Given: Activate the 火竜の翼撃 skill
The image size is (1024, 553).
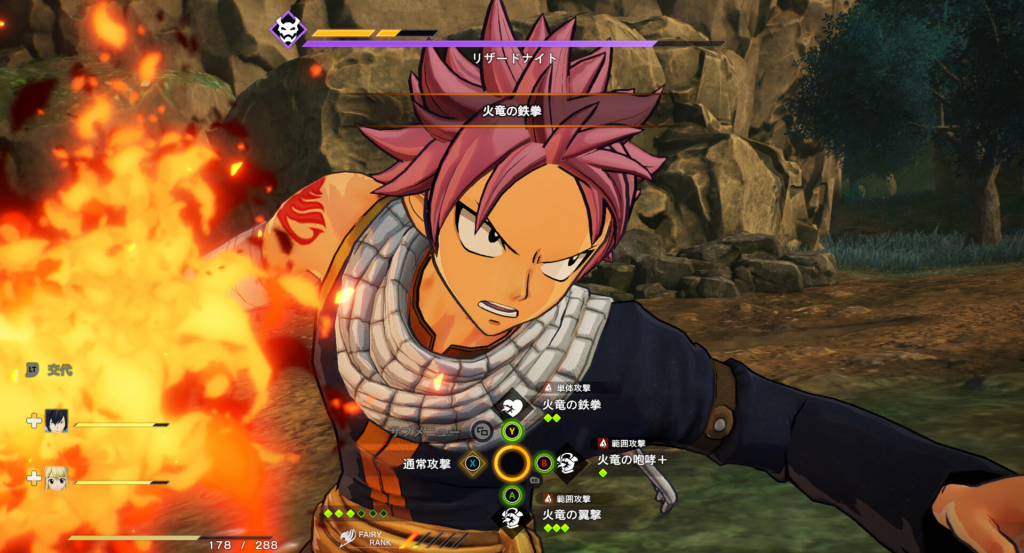Looking at the screenshot, I should click(x=570, y=515).
